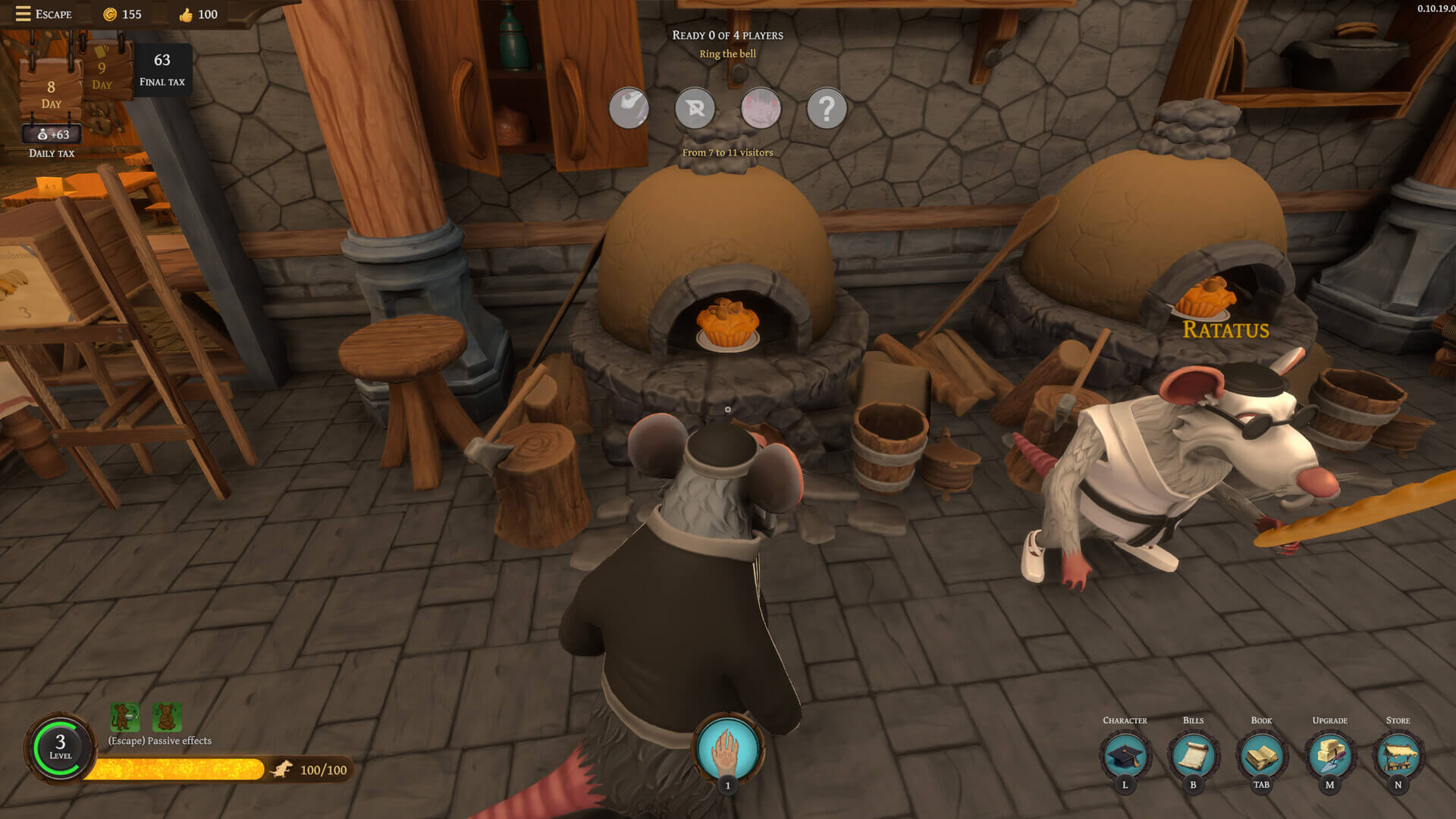Click the day 8 hanging sign
Screen dimensions: 1456x819
[x=51, y=93]
